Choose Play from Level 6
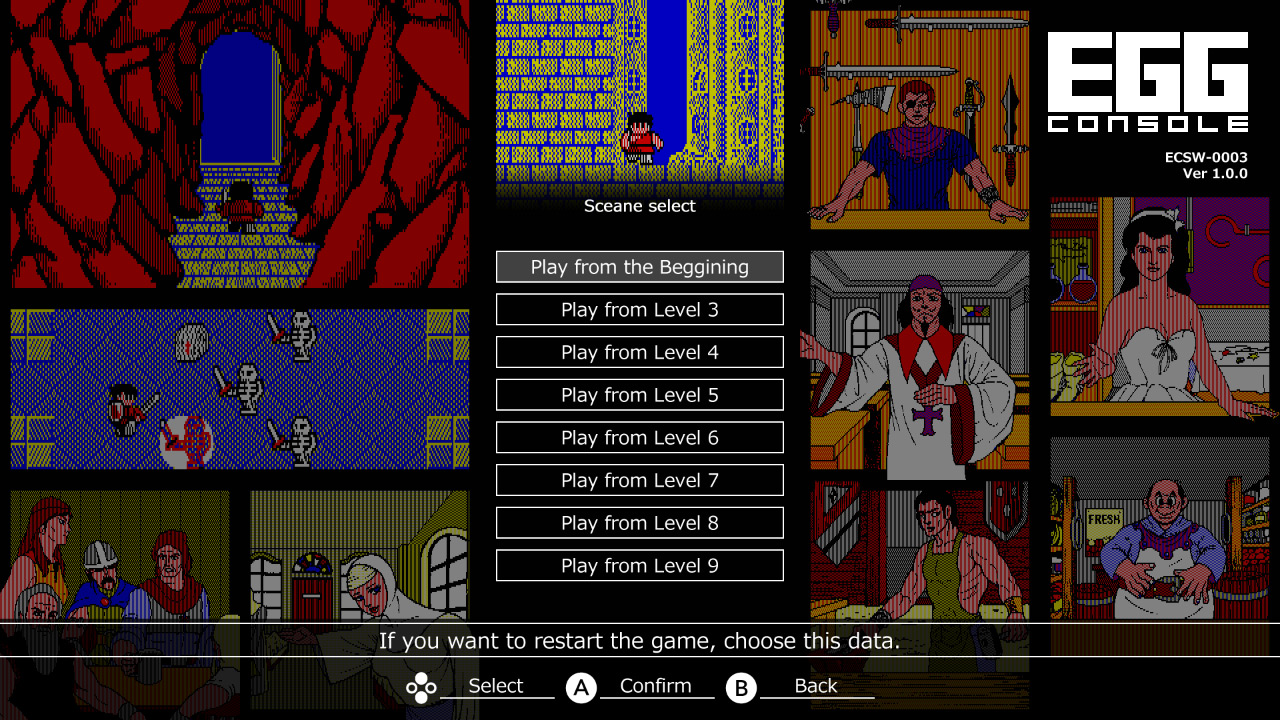The width and height of the screenshot is (1280, 720). tap(639, 437)
